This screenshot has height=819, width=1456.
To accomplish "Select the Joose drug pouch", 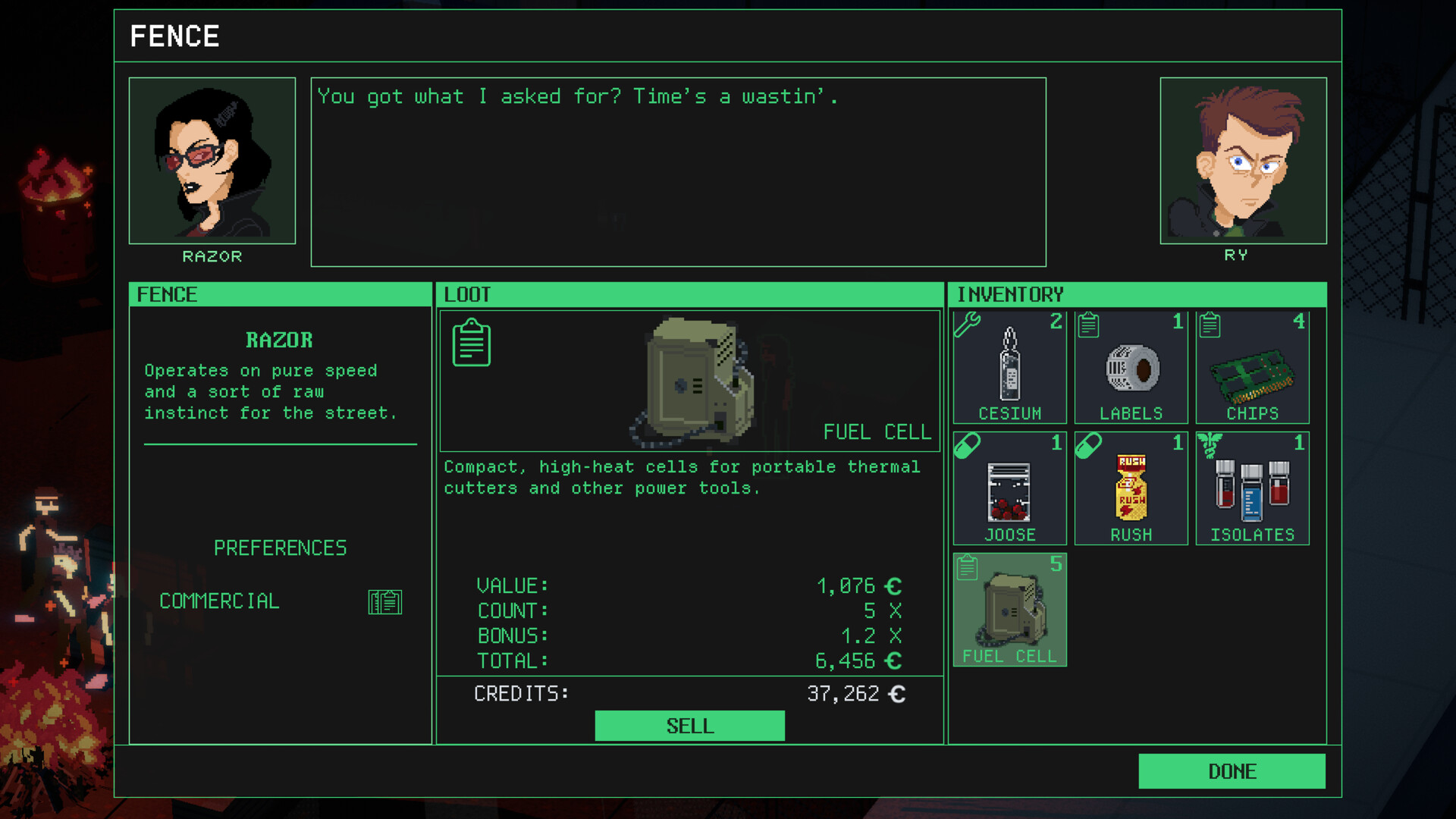I will 1009,489.
